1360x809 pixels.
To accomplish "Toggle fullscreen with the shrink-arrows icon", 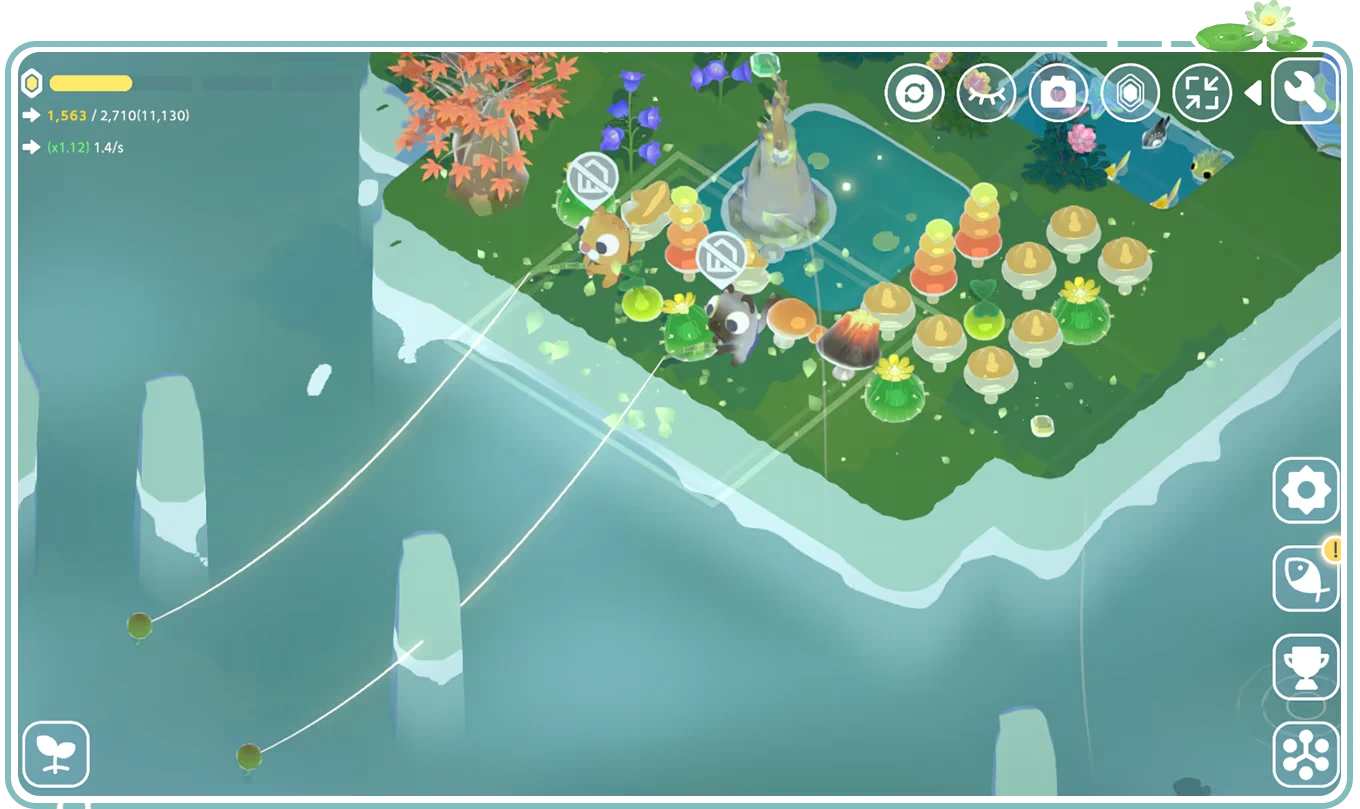I will tap(1202, 92).
